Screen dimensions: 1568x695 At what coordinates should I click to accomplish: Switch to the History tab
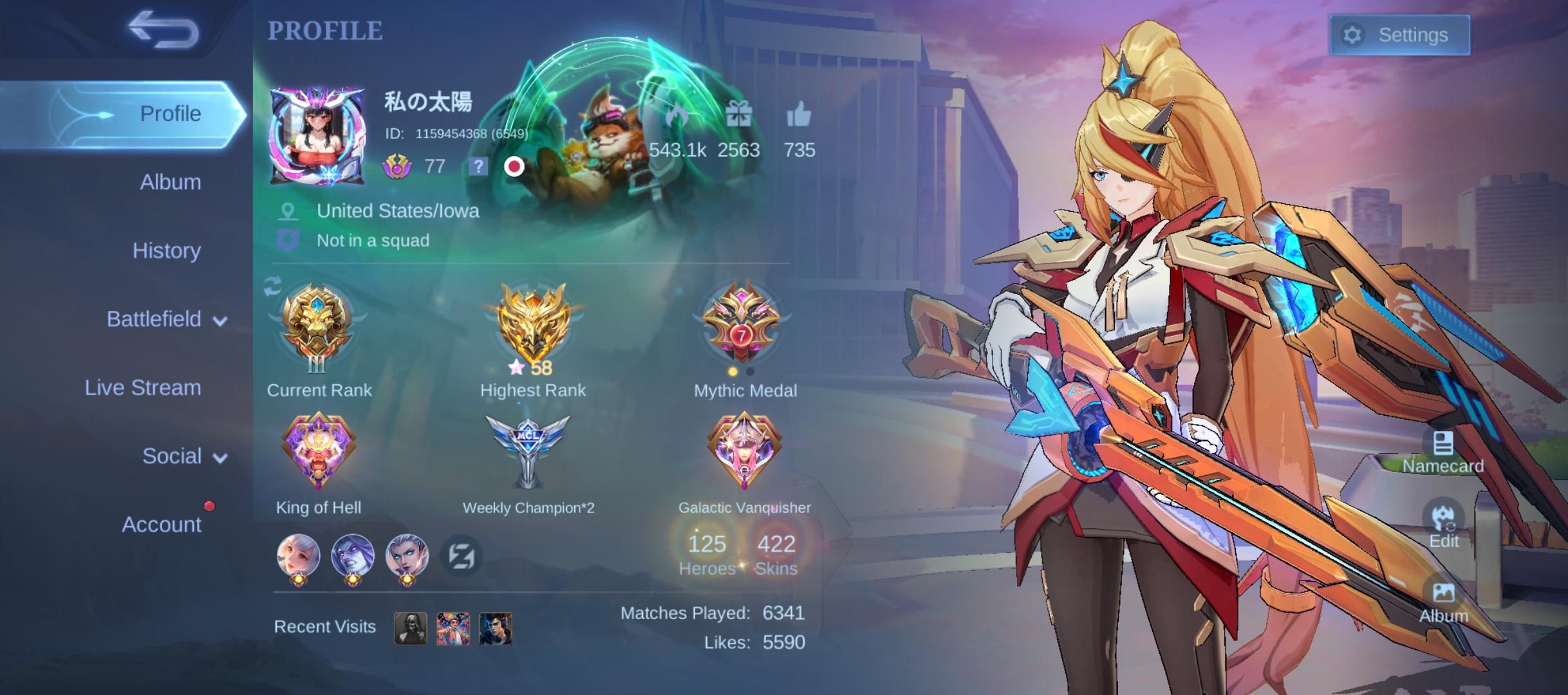[x=166, y=250]
